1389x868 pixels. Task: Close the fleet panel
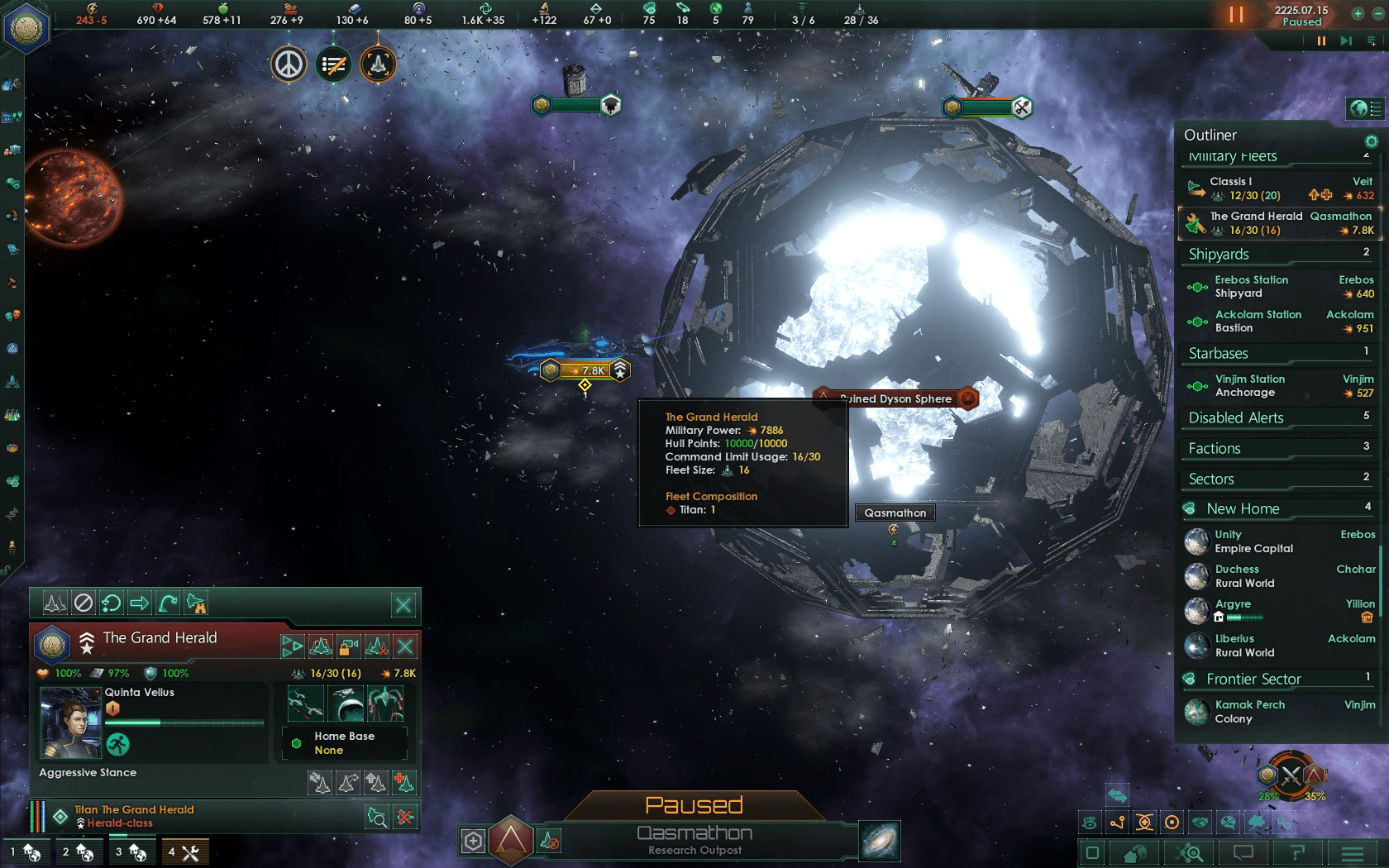pos(403,605)
